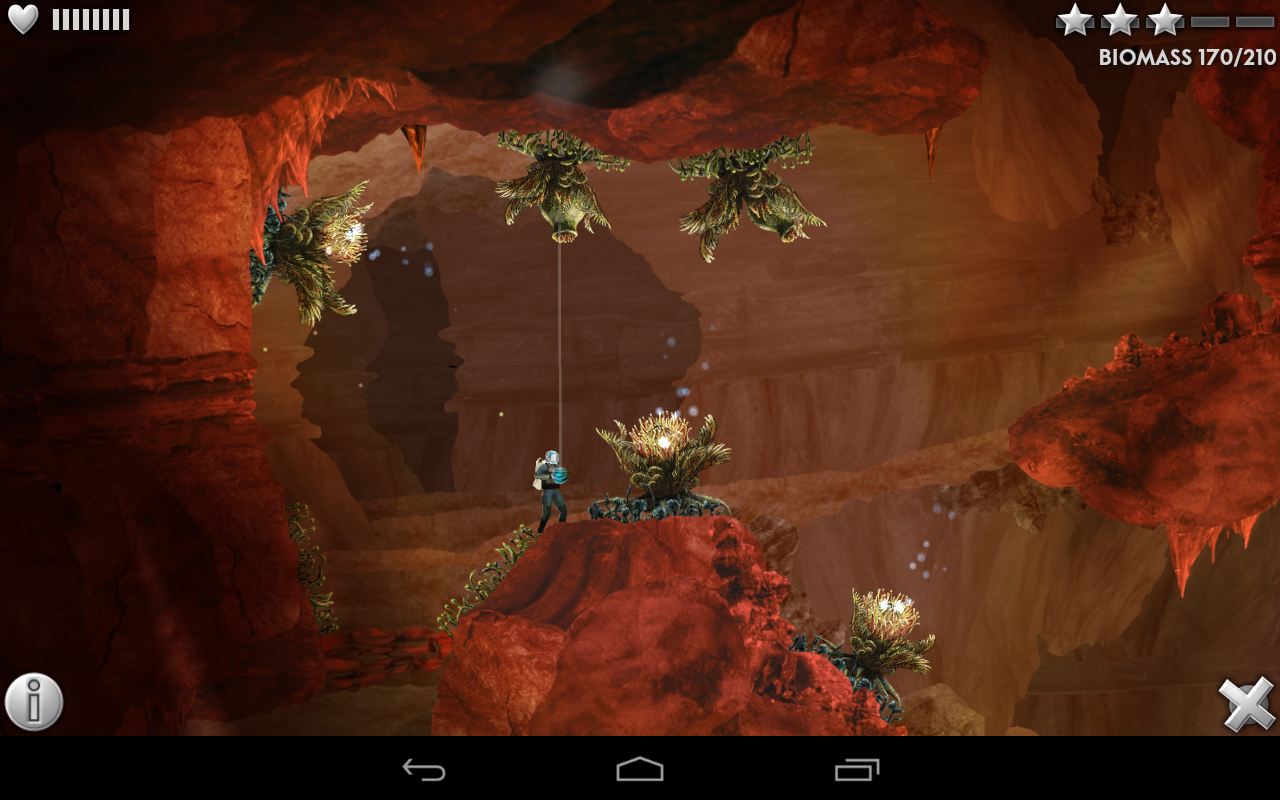The height and width of the screenshot is (800, 1280).
Task: Click the second star in the rating row
Action: [x=1119, y=18]
